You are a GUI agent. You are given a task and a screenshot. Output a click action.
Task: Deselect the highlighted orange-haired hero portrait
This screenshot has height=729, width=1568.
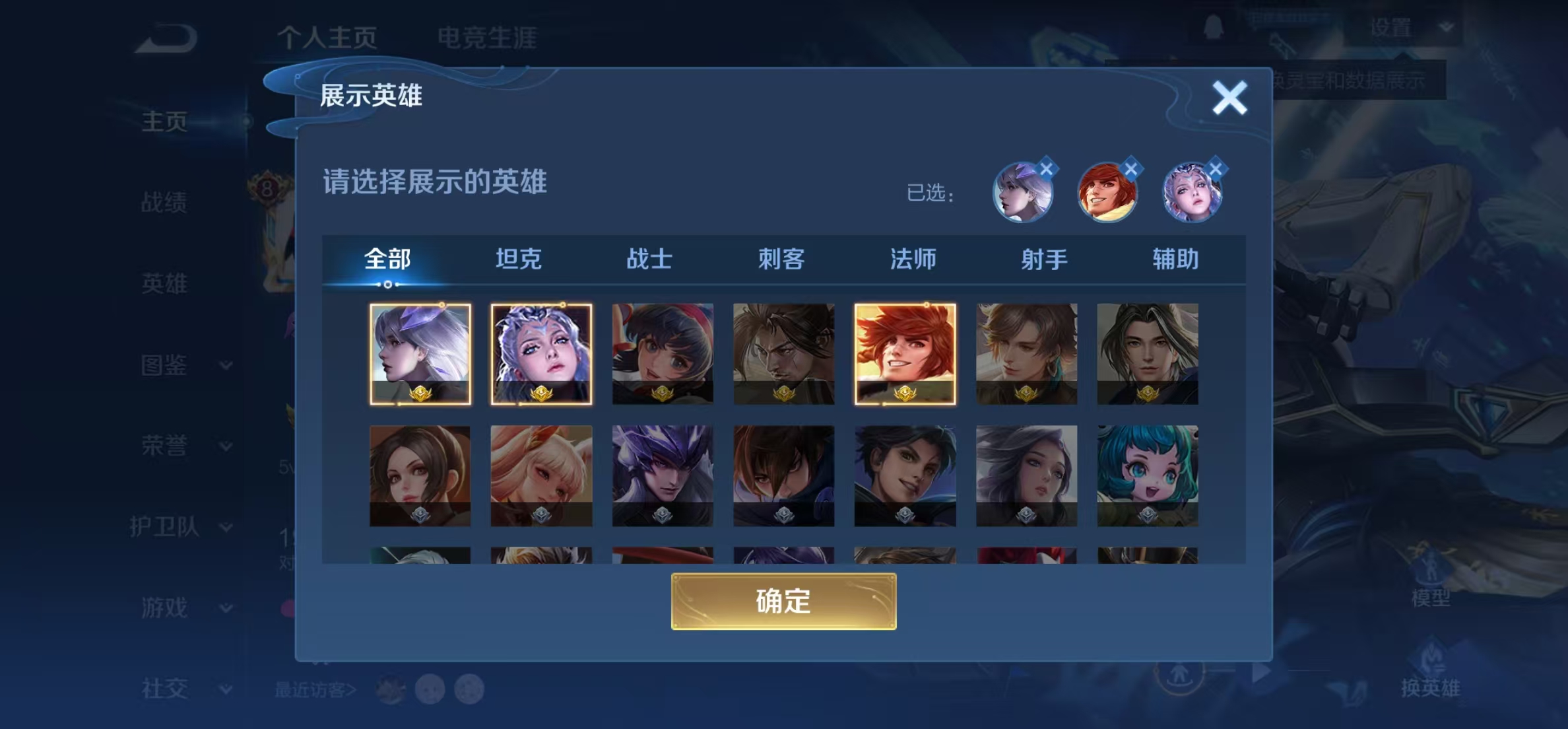pos(905,355)
